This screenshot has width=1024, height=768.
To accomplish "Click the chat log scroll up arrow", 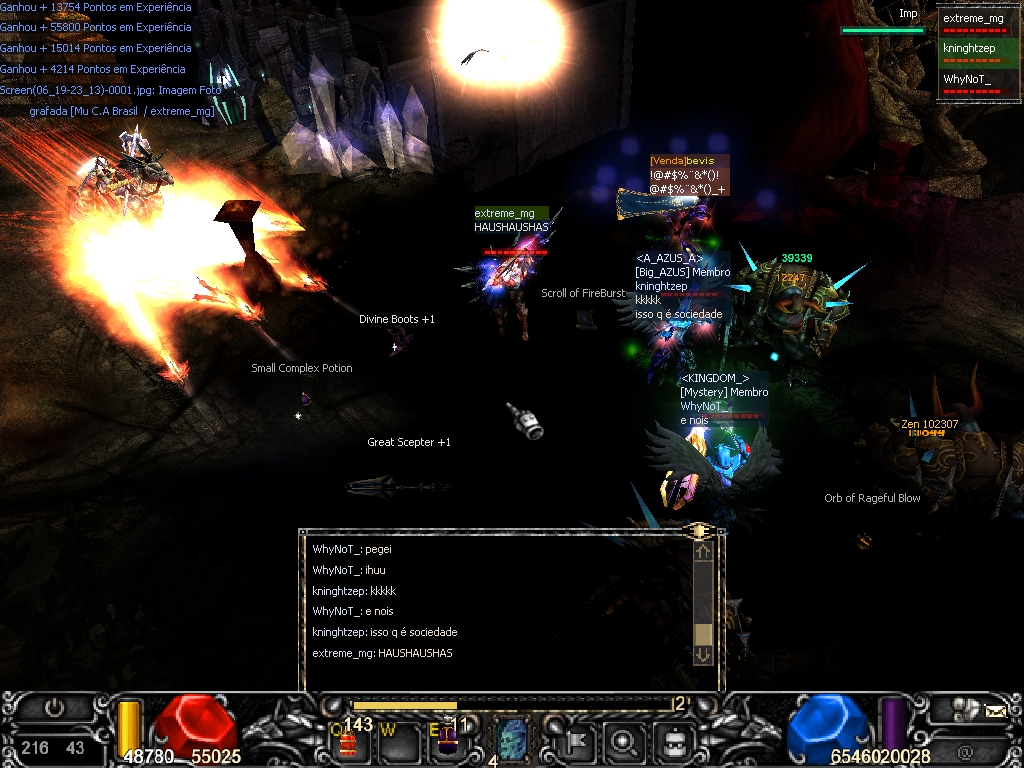I will point(703,551).
